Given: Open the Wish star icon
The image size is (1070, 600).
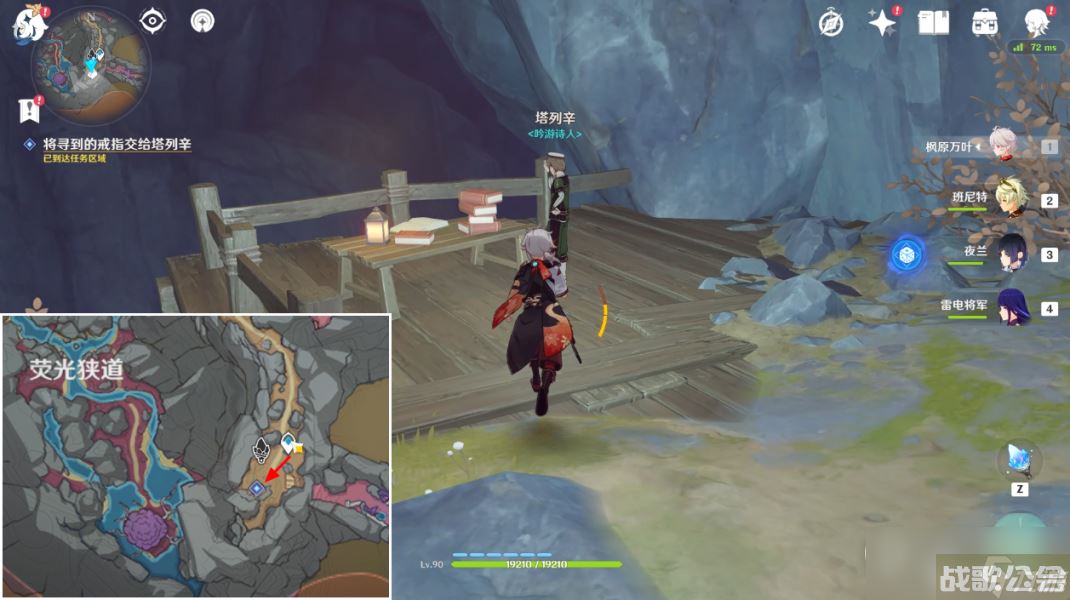Looking at the screenshot, I should tap(881, 23).
